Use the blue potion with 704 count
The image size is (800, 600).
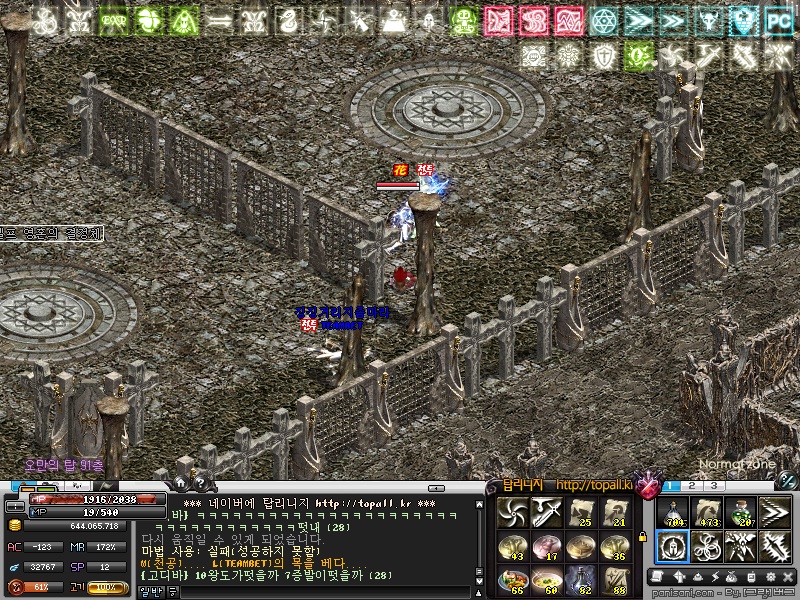[x=673, y=512]
